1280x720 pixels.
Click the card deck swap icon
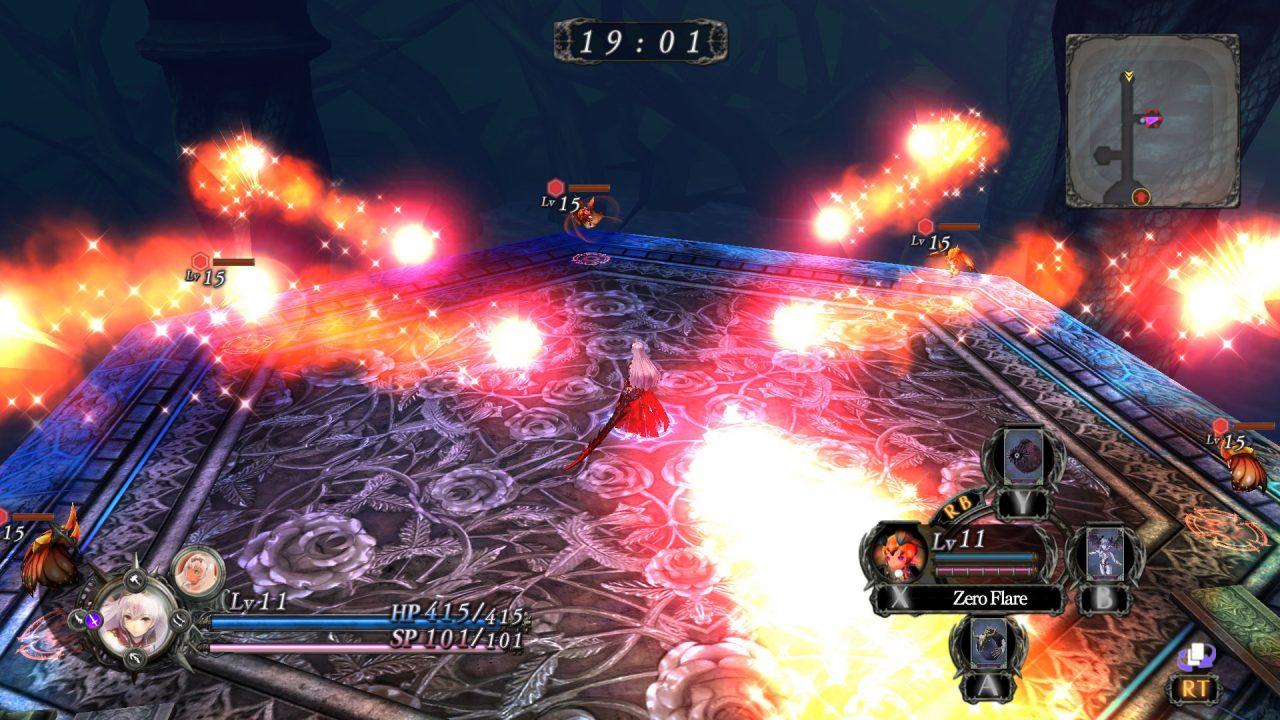point(1194,657)
